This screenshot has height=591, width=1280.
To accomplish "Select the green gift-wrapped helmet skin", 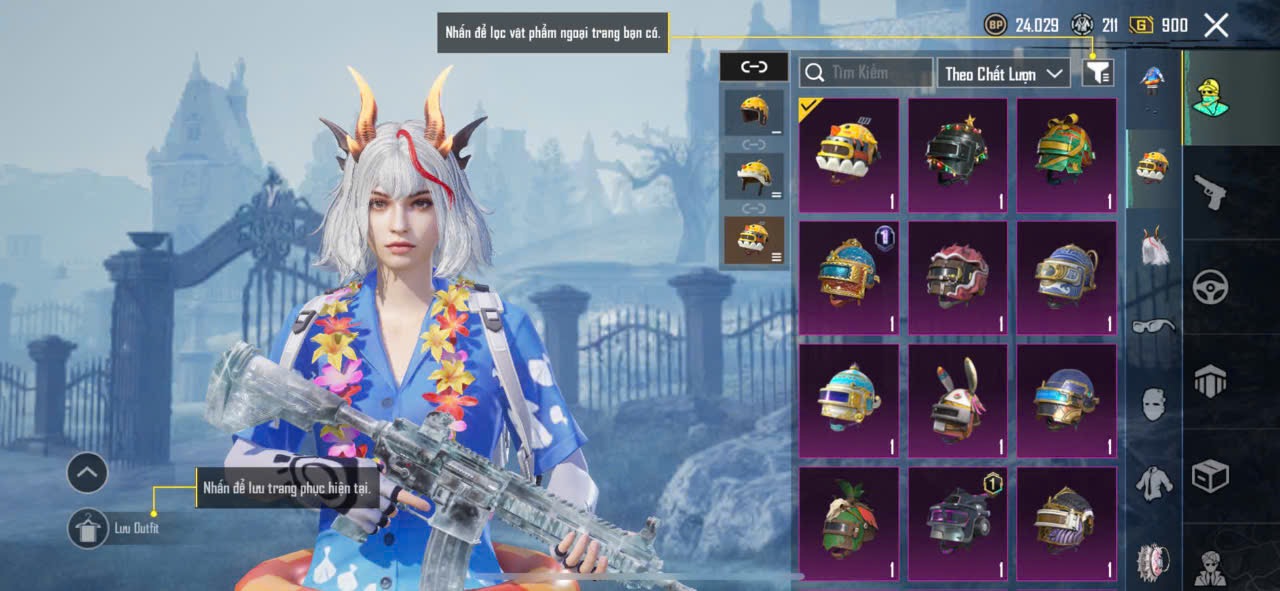I will tap(1066, 155).
